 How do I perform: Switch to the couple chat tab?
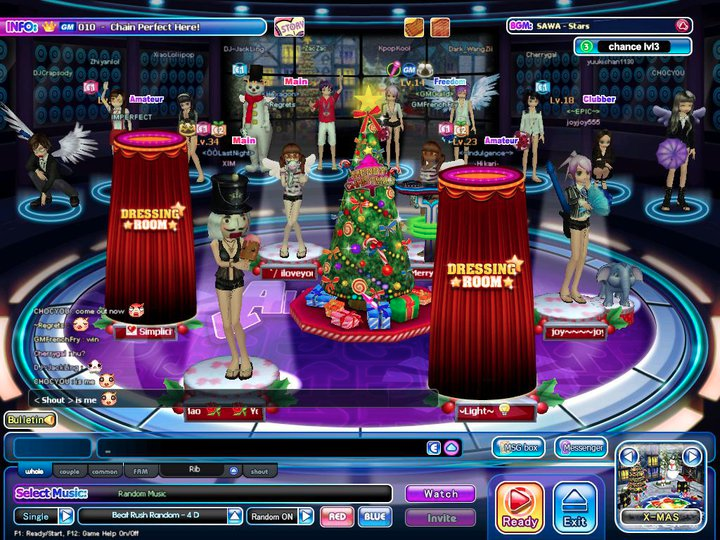tap(69, 471)
